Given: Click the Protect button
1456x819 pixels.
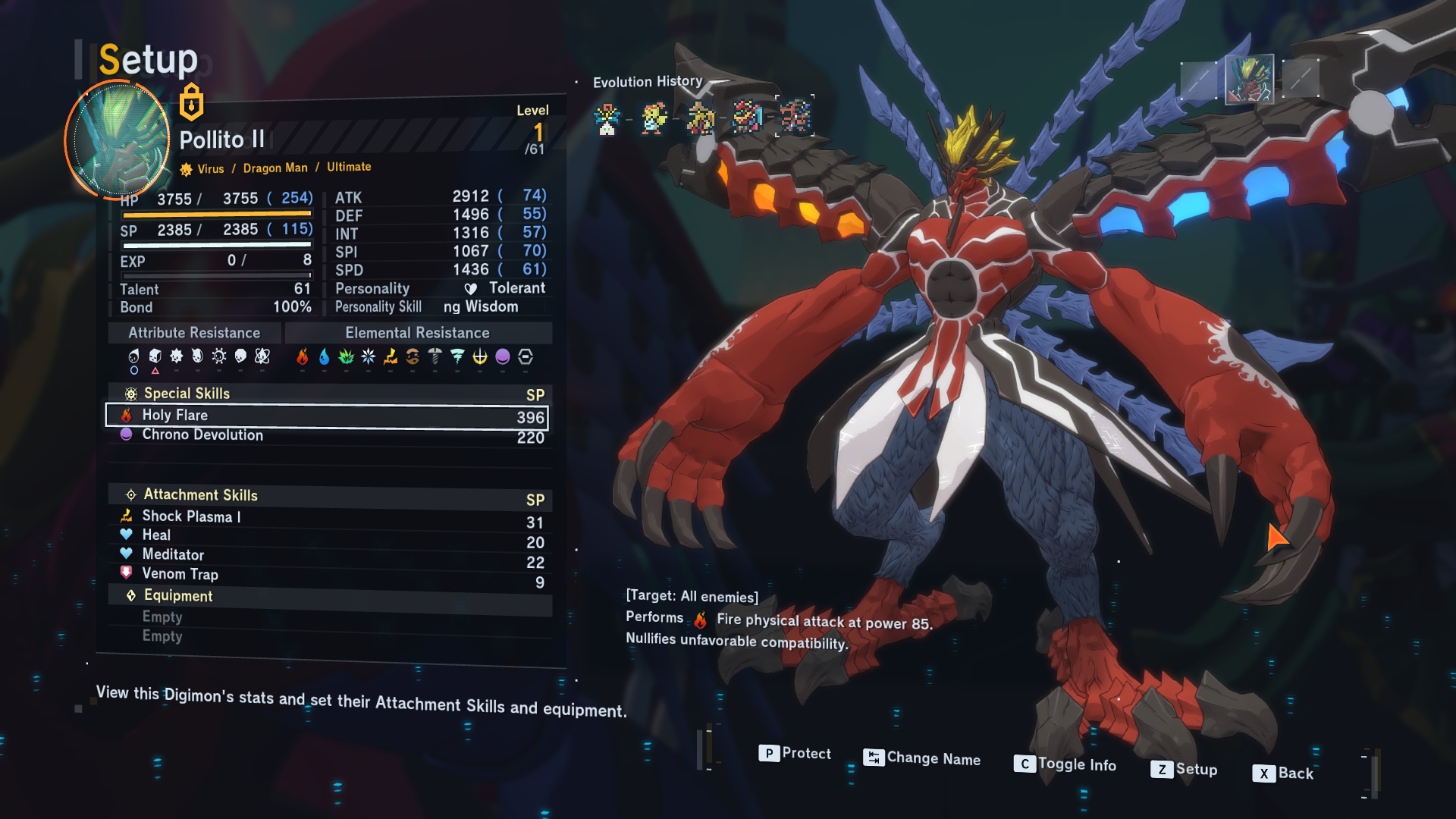Looking at the screenshot, I should (x=794, y=754).
